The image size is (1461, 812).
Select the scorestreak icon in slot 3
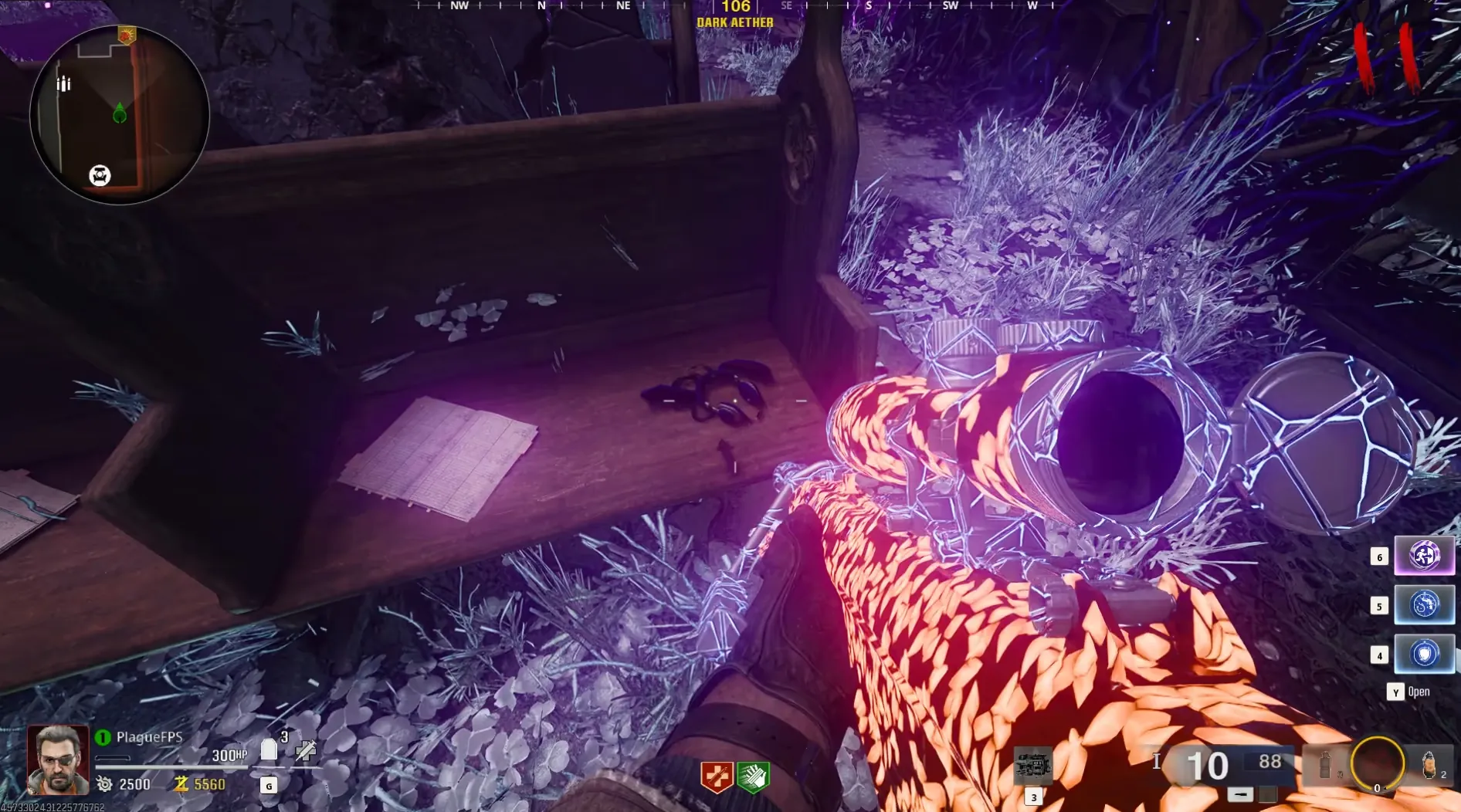[1032, 766]
